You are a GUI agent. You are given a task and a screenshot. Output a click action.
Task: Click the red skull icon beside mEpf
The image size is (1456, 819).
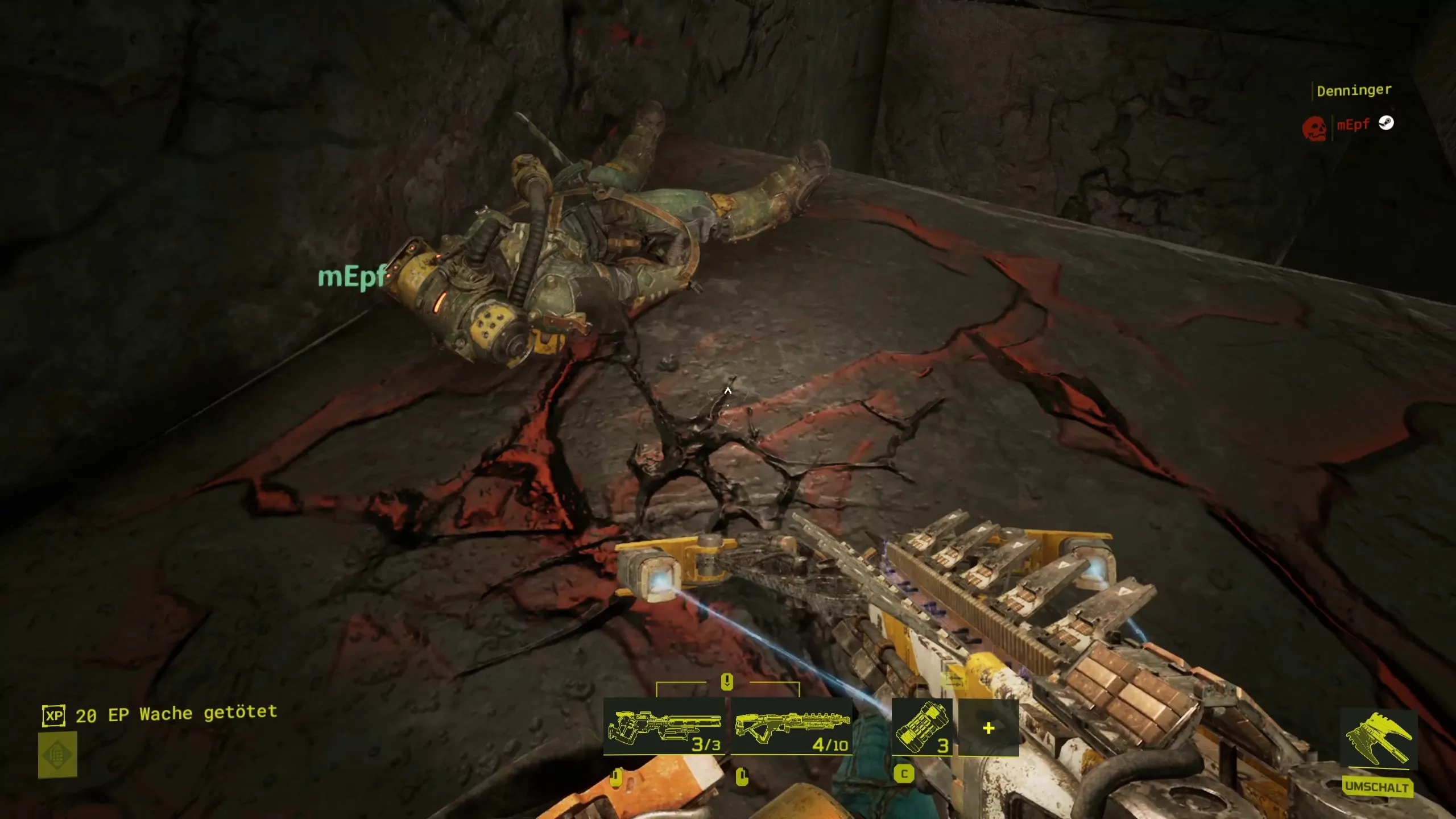(x=1314, y=129)
